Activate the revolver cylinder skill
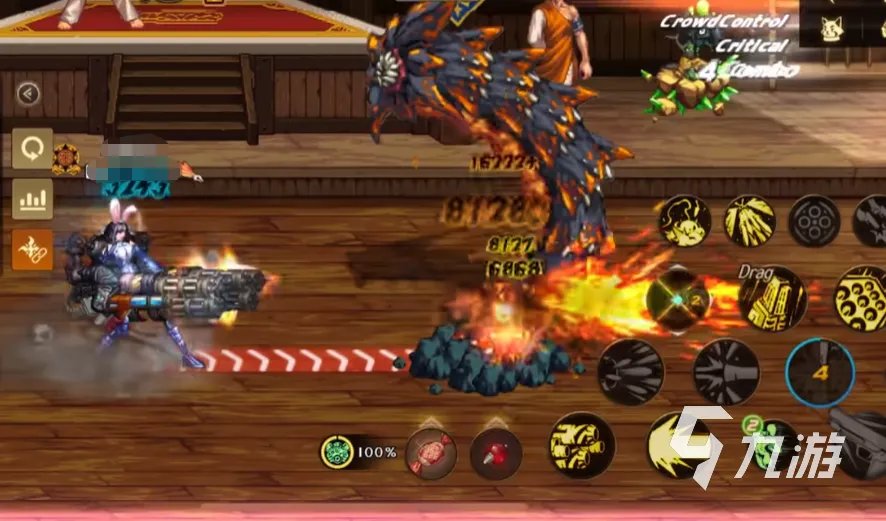 [x=814, y=221]
